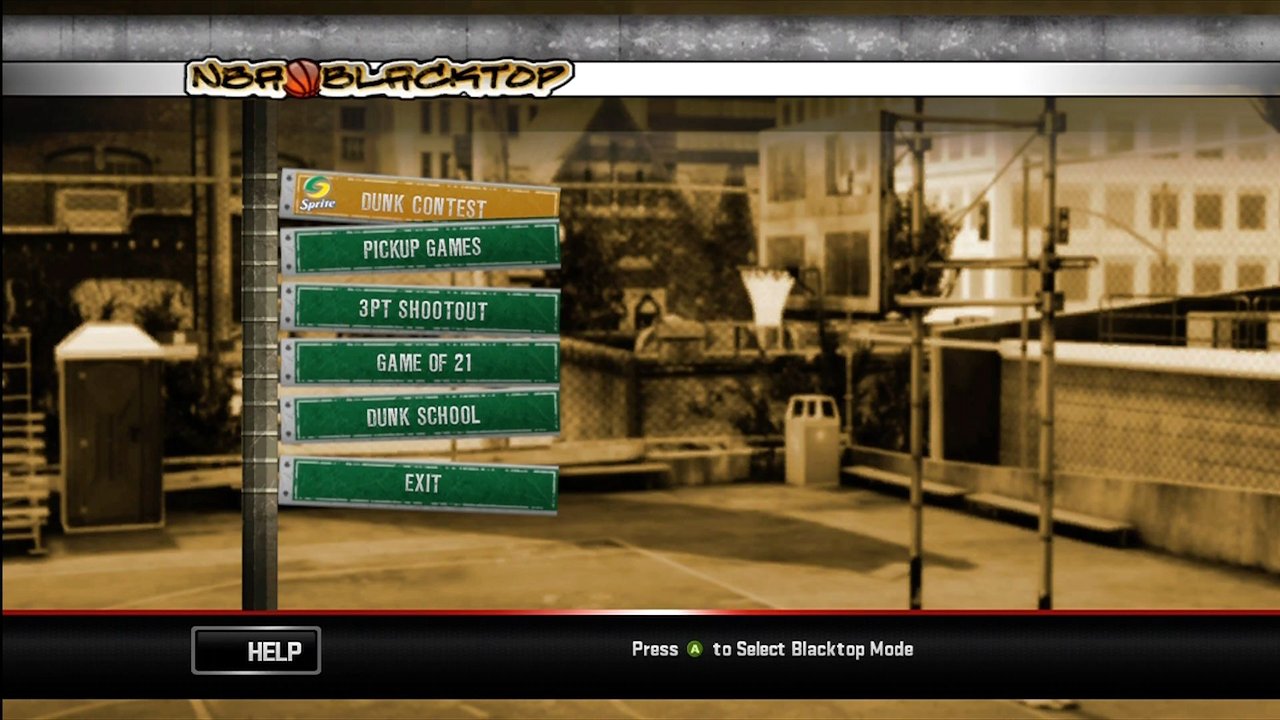
Task: Open the Help button
Action: click(x=256, y=651)
